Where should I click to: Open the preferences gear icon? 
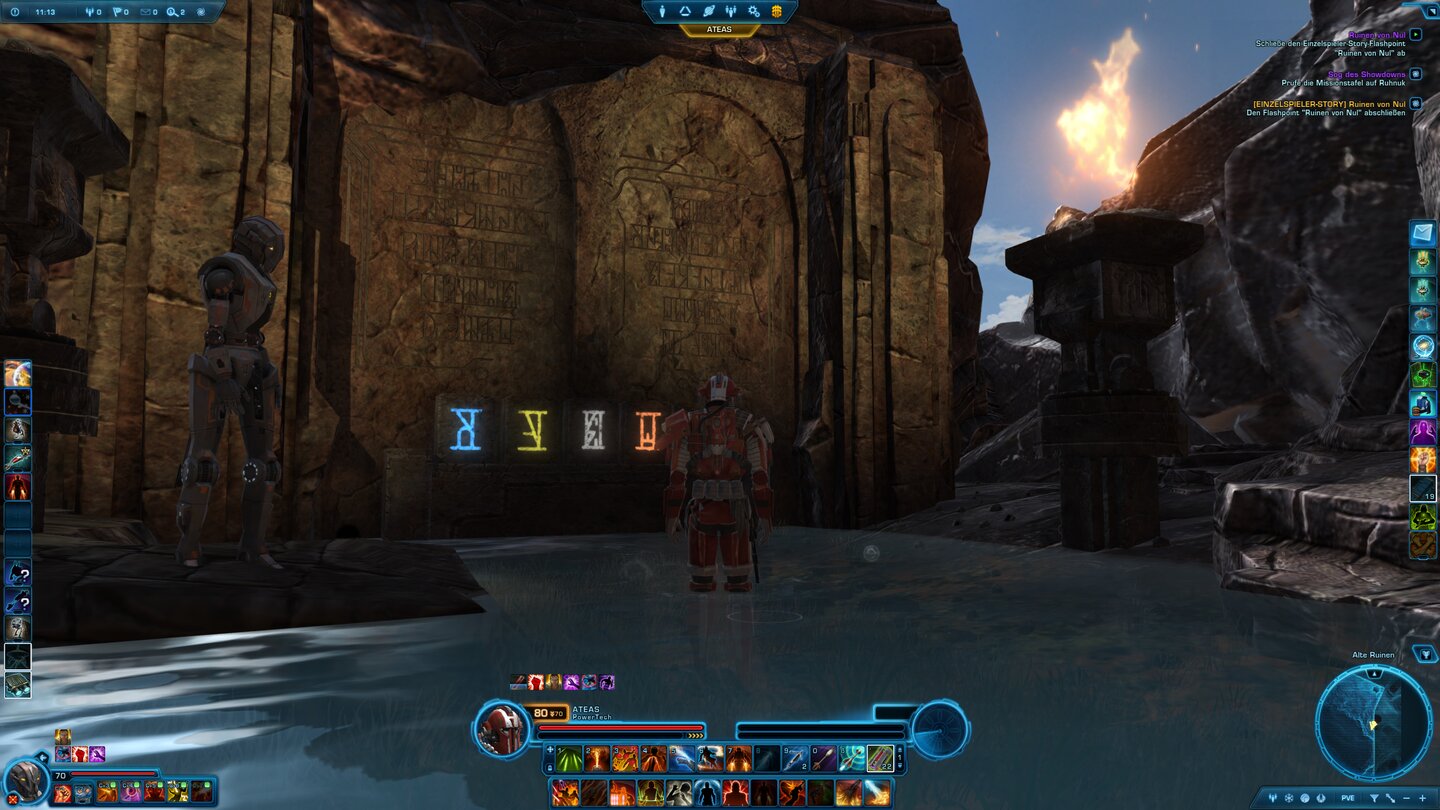(754, 13)
